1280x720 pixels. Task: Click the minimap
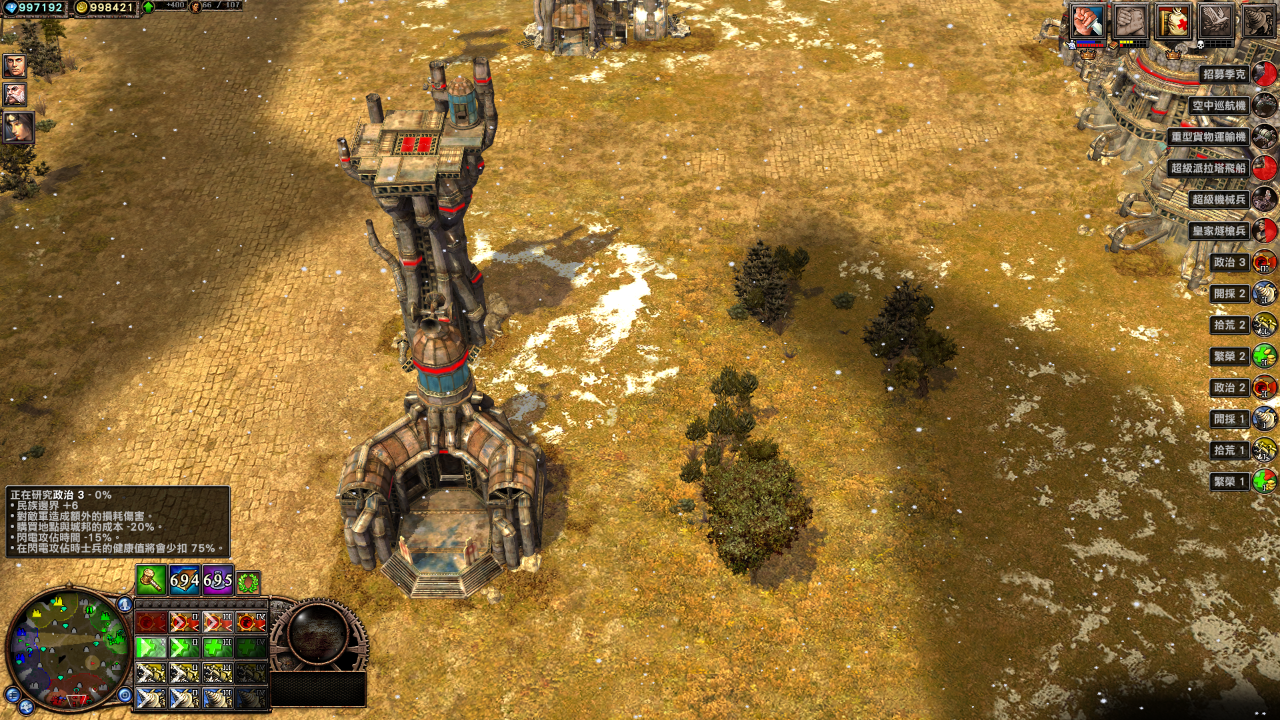point(68,648)
